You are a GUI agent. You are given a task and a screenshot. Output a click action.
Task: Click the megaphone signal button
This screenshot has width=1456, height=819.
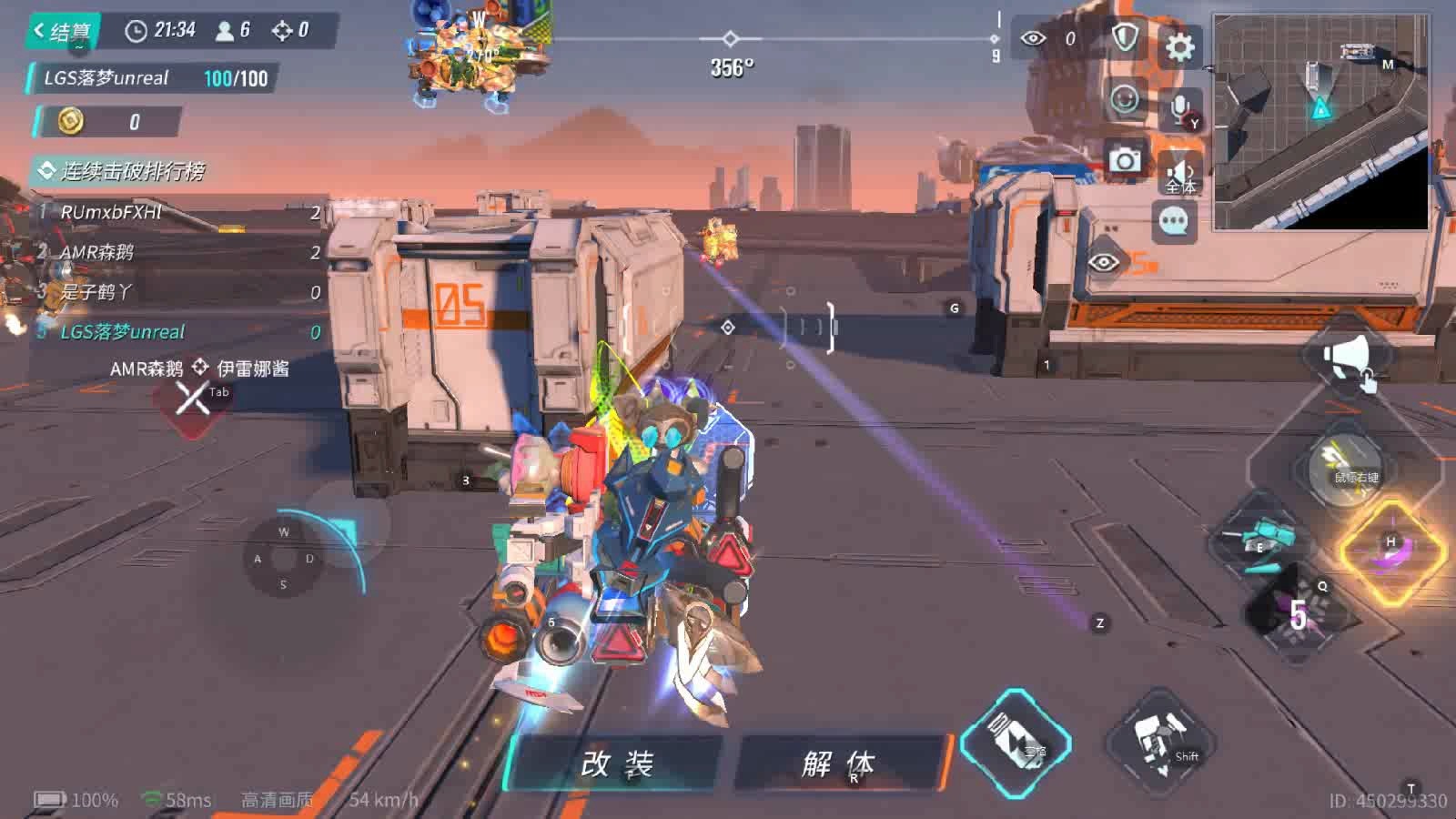click(1348, 359)
